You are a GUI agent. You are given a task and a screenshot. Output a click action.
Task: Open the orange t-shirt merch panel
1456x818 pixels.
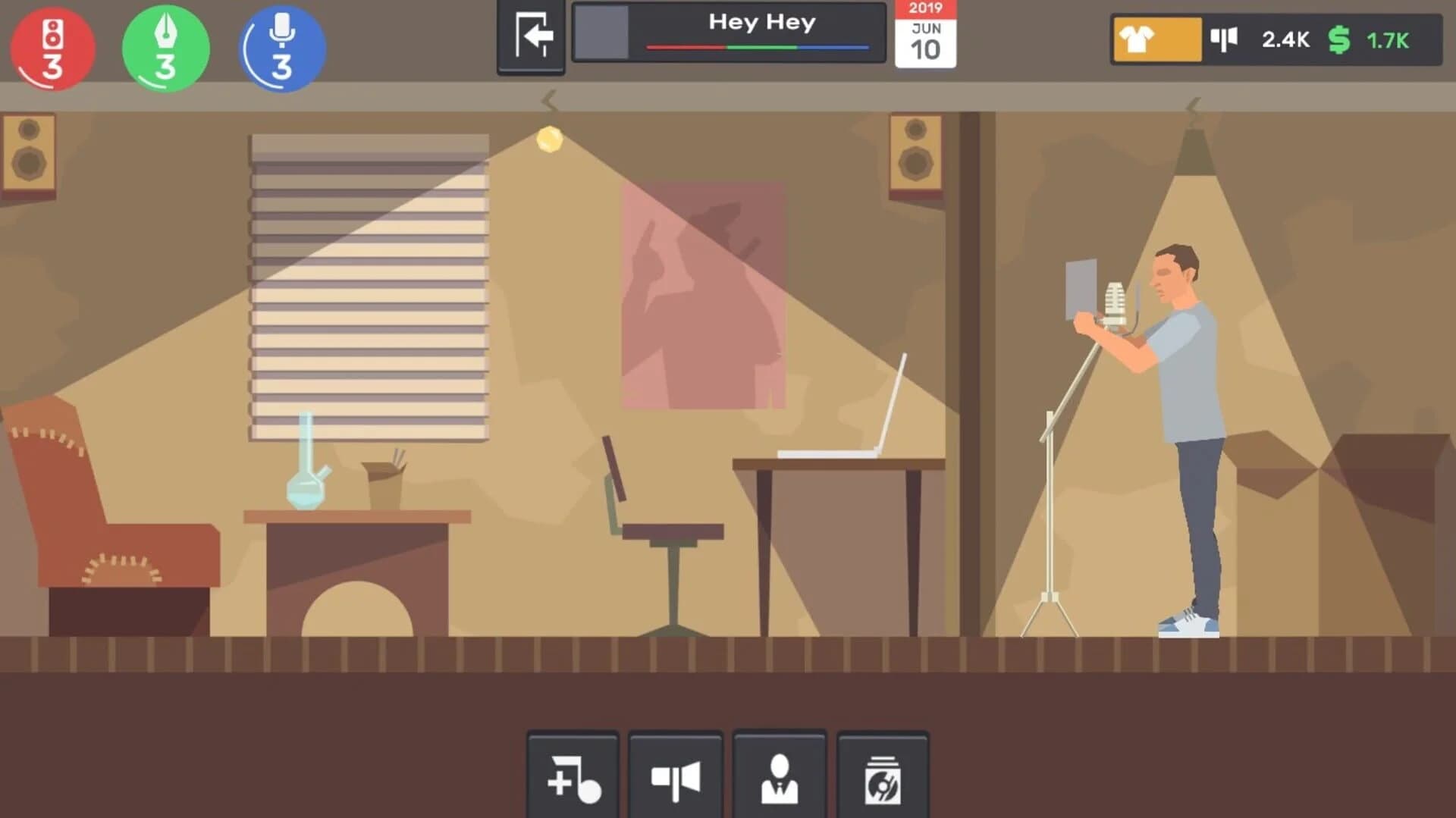point(1156,39)
